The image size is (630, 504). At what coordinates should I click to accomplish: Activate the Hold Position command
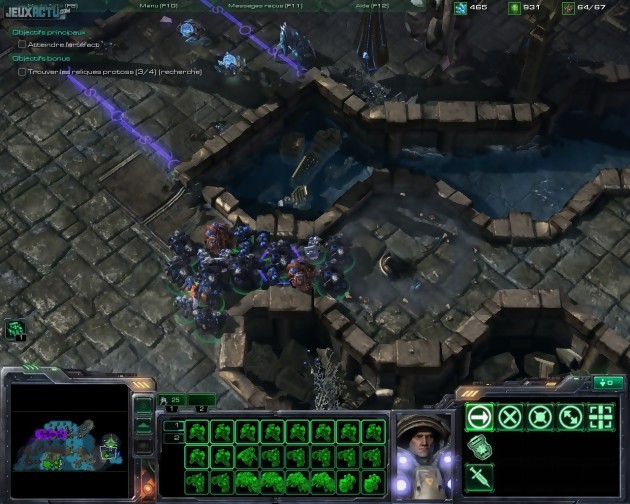point(540,417)
